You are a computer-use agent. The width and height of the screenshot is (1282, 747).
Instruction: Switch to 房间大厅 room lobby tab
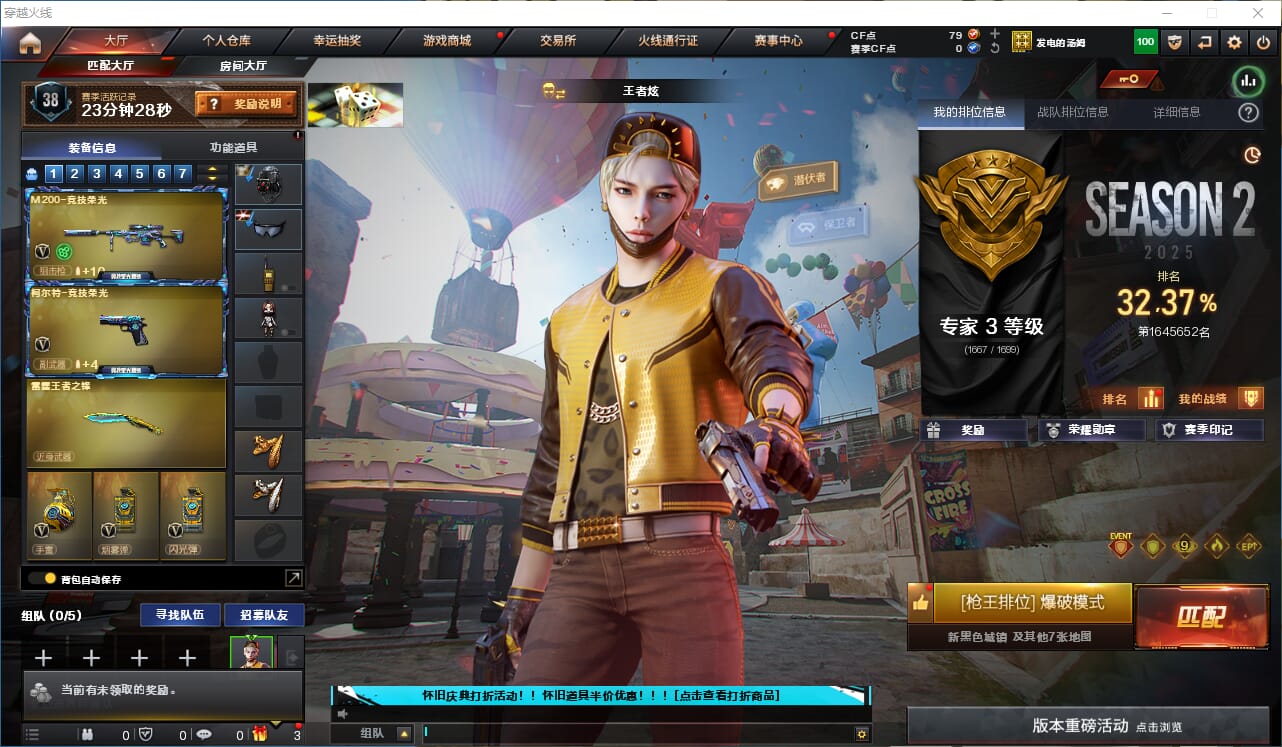[x=243, y=66]
